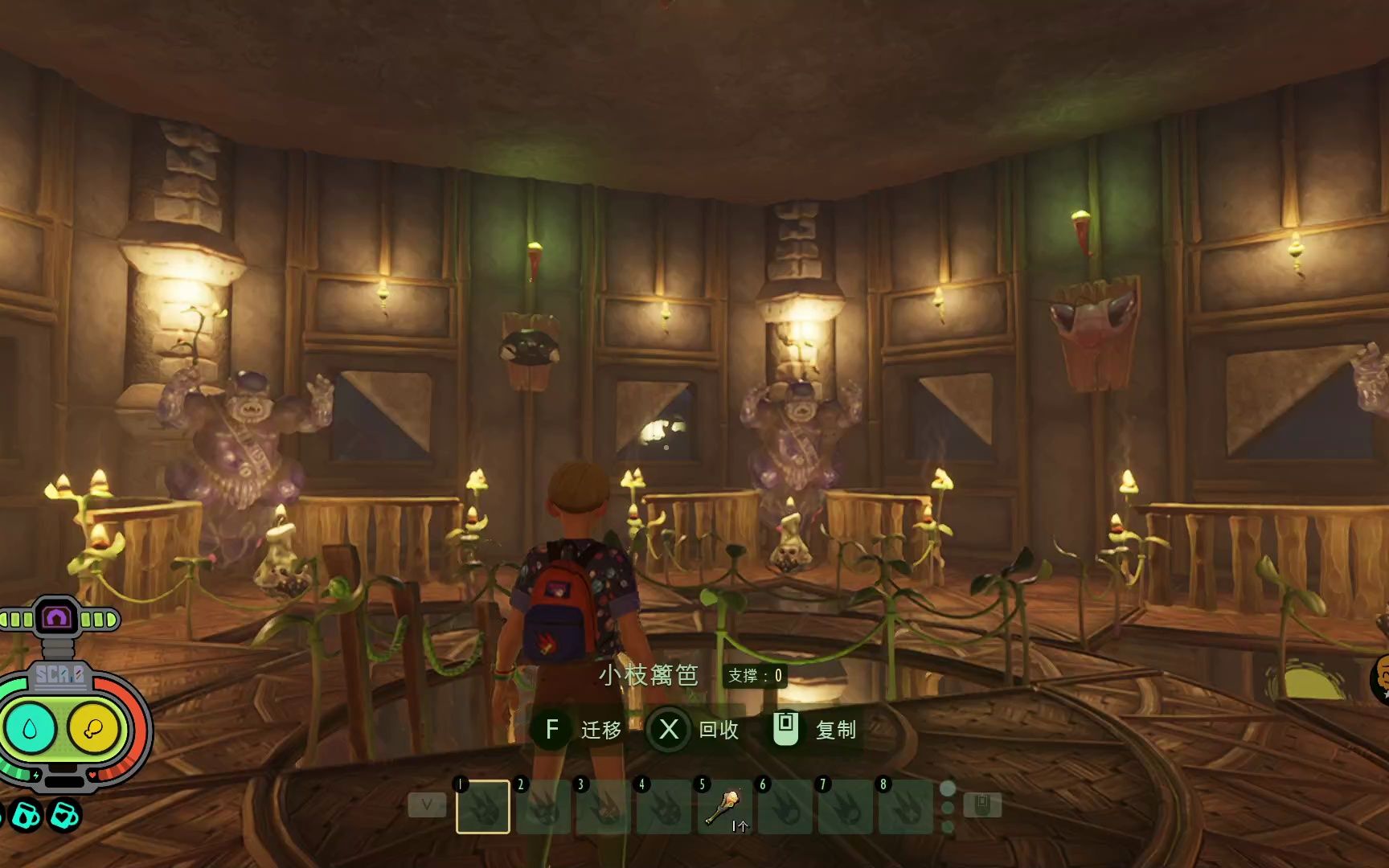Click the top hotbar page indicator dot

click(948, 788)
